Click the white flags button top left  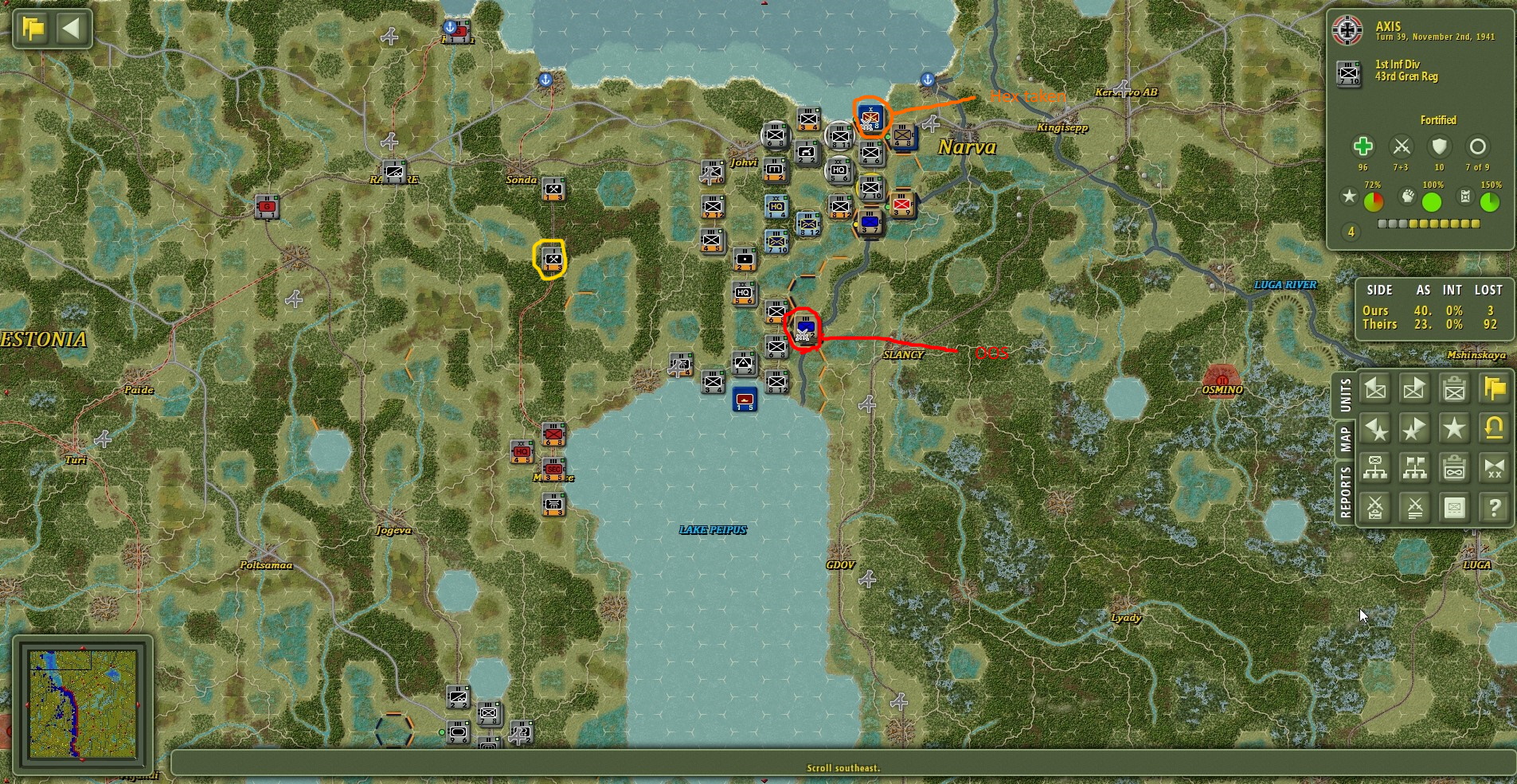(30, 28)
